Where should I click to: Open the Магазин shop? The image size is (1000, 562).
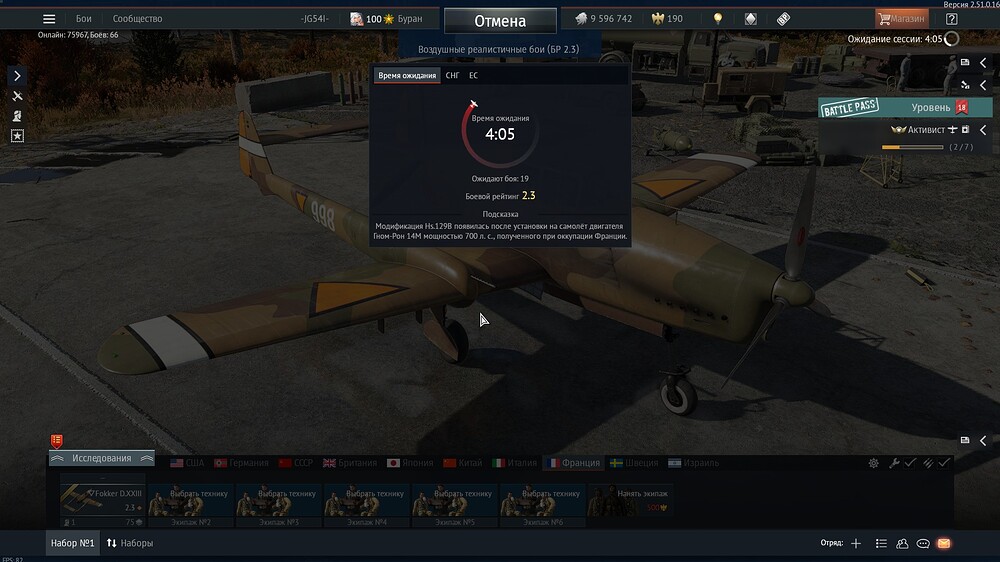901,19
